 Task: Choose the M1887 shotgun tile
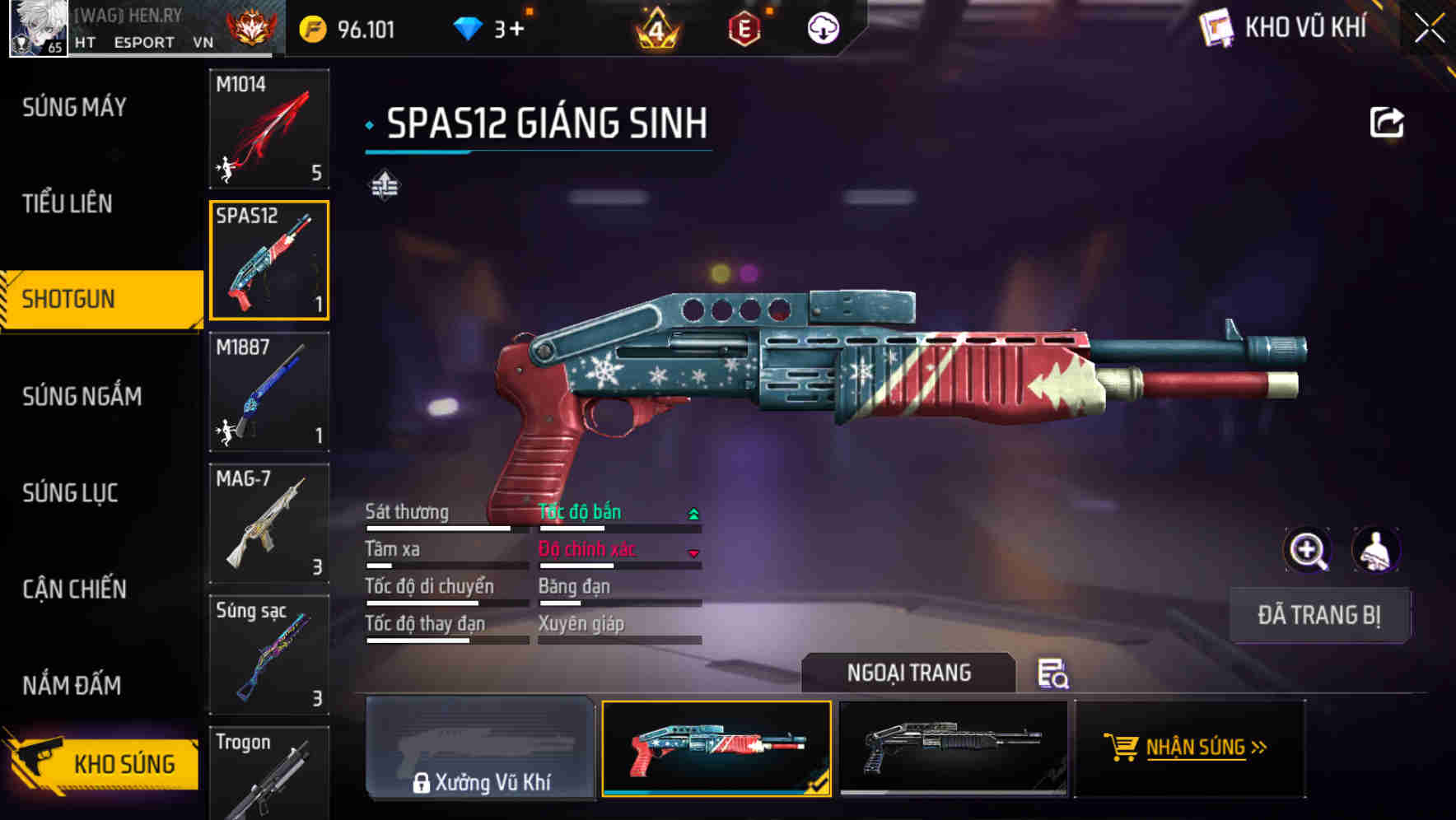click(269, 392)
